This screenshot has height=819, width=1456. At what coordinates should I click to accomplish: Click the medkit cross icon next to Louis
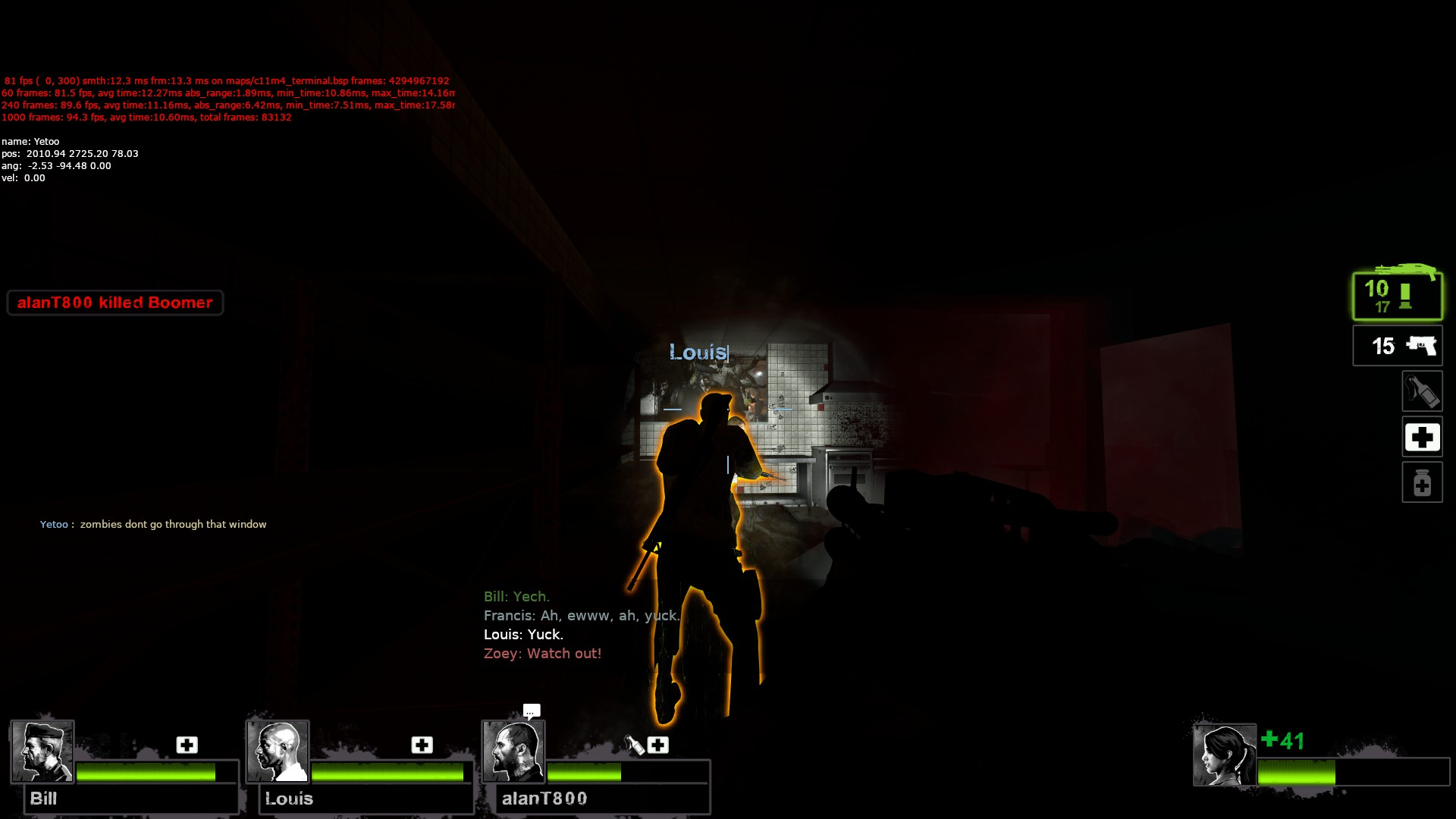coord(422,745)
